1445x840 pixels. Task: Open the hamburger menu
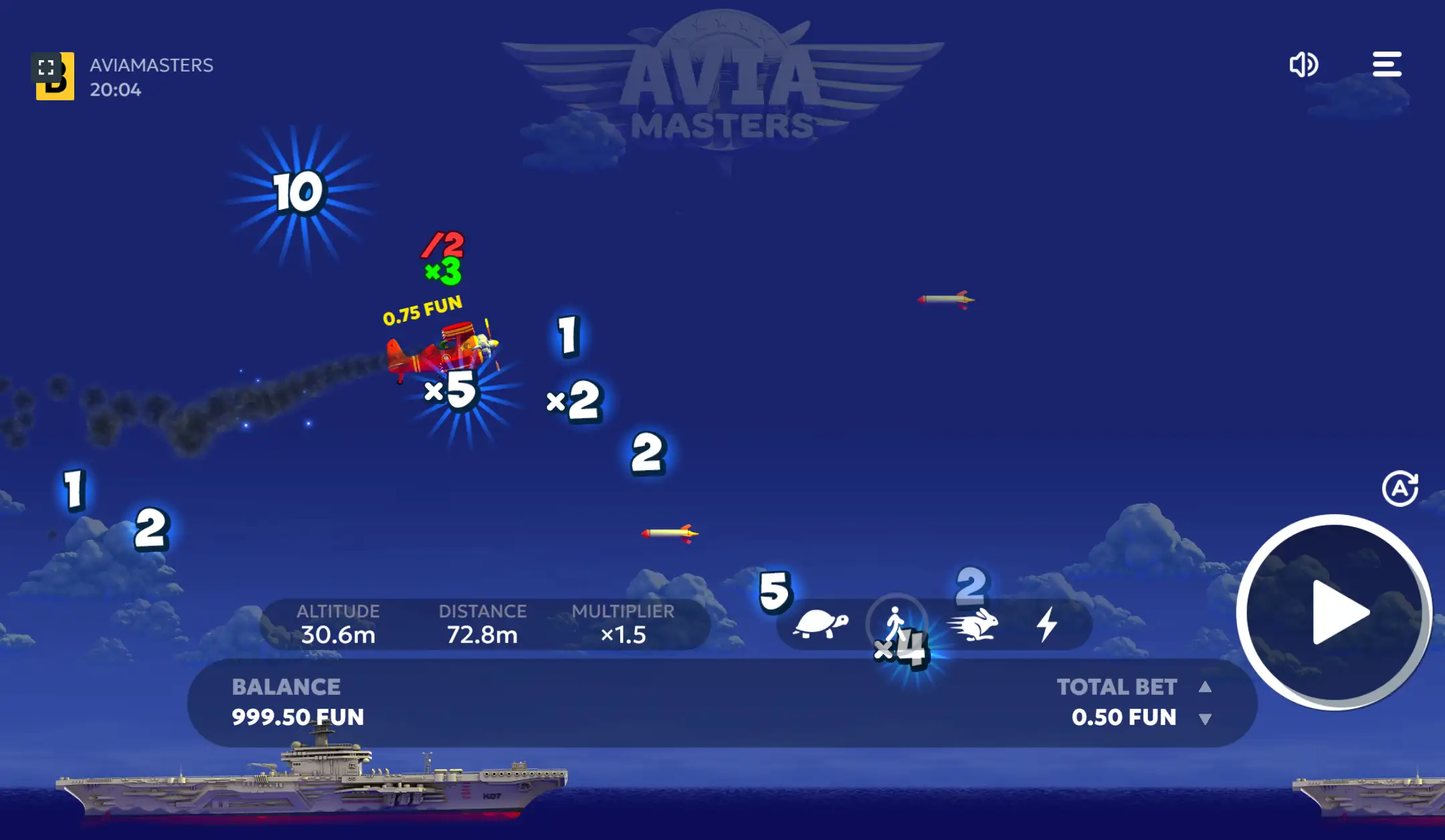coord(1386,64)
